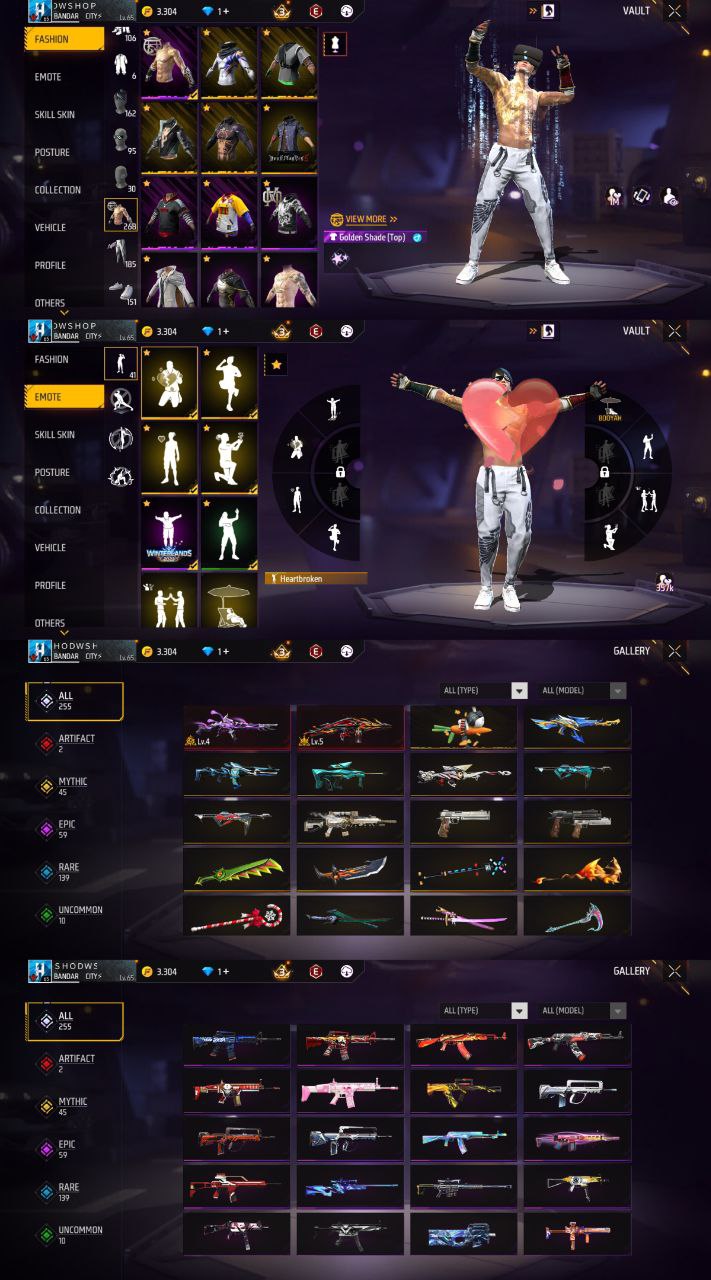
Task: Open the shoes subcategory icon
Action: 120,291
